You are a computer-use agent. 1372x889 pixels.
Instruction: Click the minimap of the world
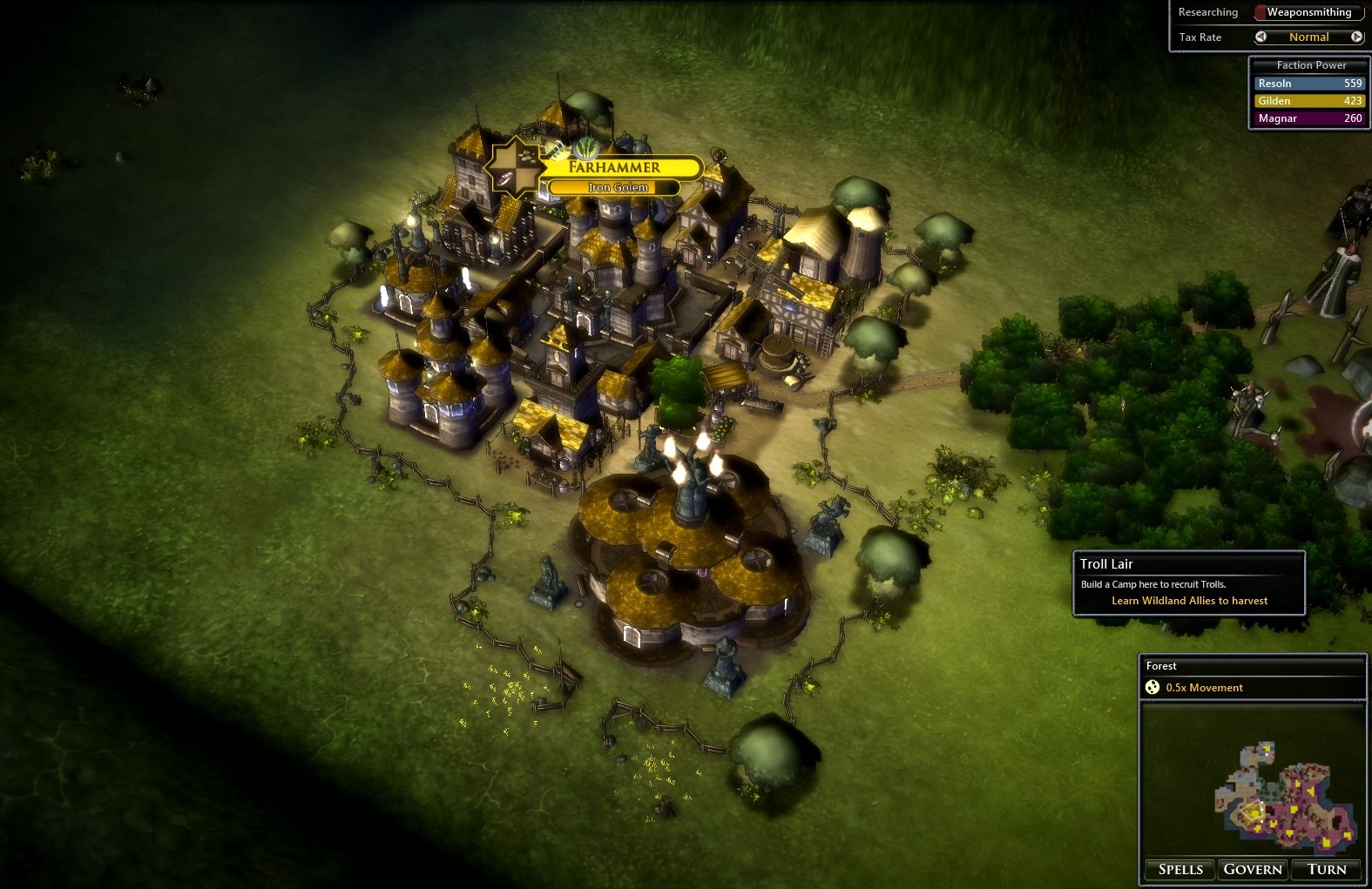coord(1285,797)
